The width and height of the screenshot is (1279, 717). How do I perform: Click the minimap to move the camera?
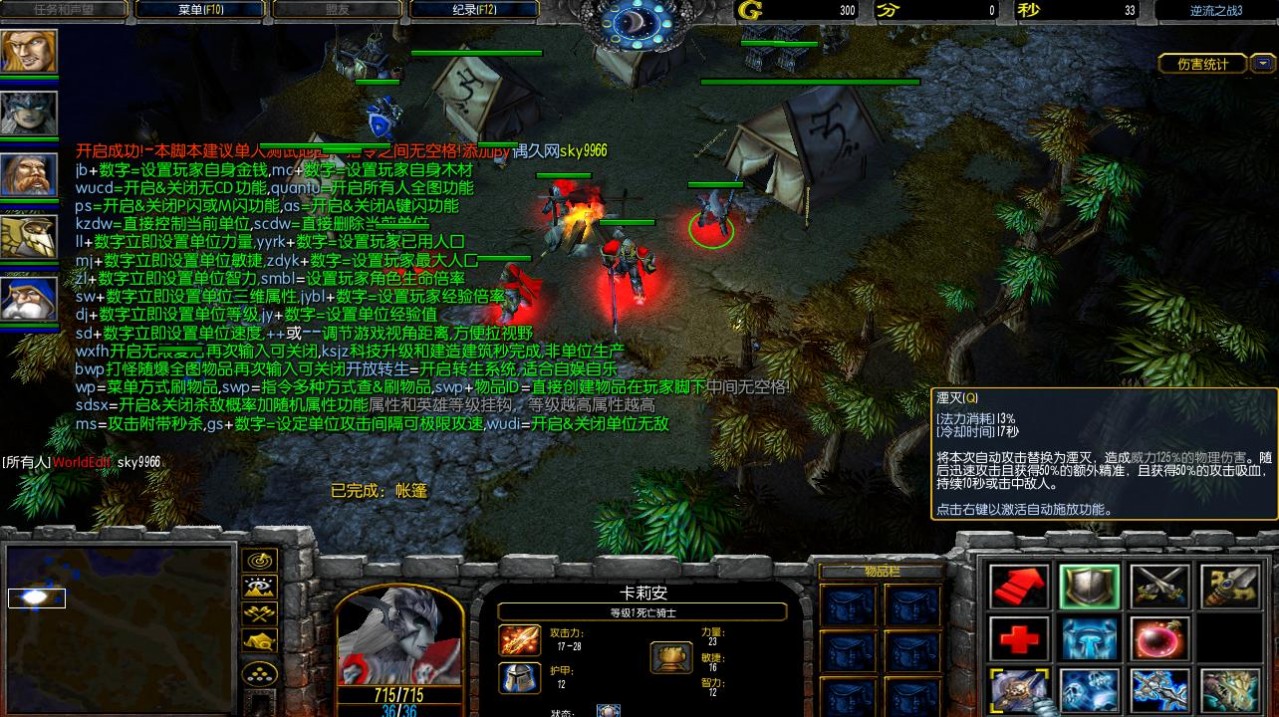[118, 628]
